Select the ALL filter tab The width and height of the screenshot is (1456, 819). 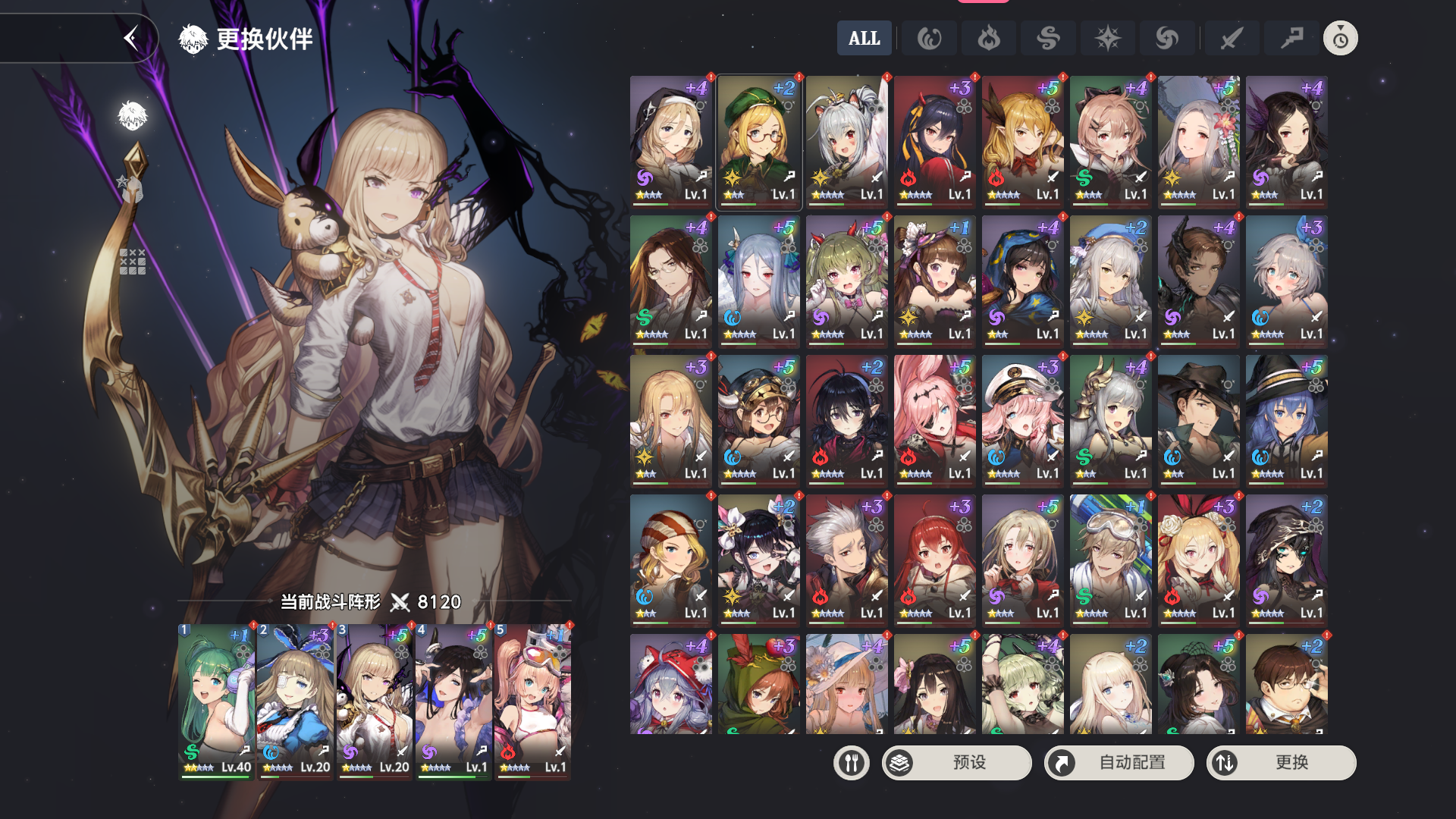click(864, 38)
